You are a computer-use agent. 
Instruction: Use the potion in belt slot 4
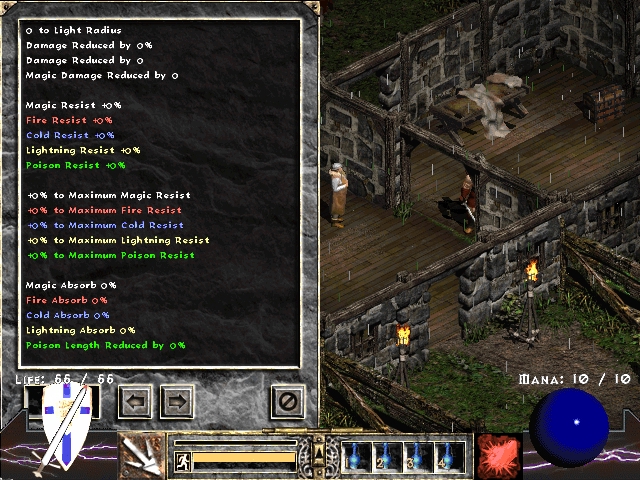[x=451, y=456]
